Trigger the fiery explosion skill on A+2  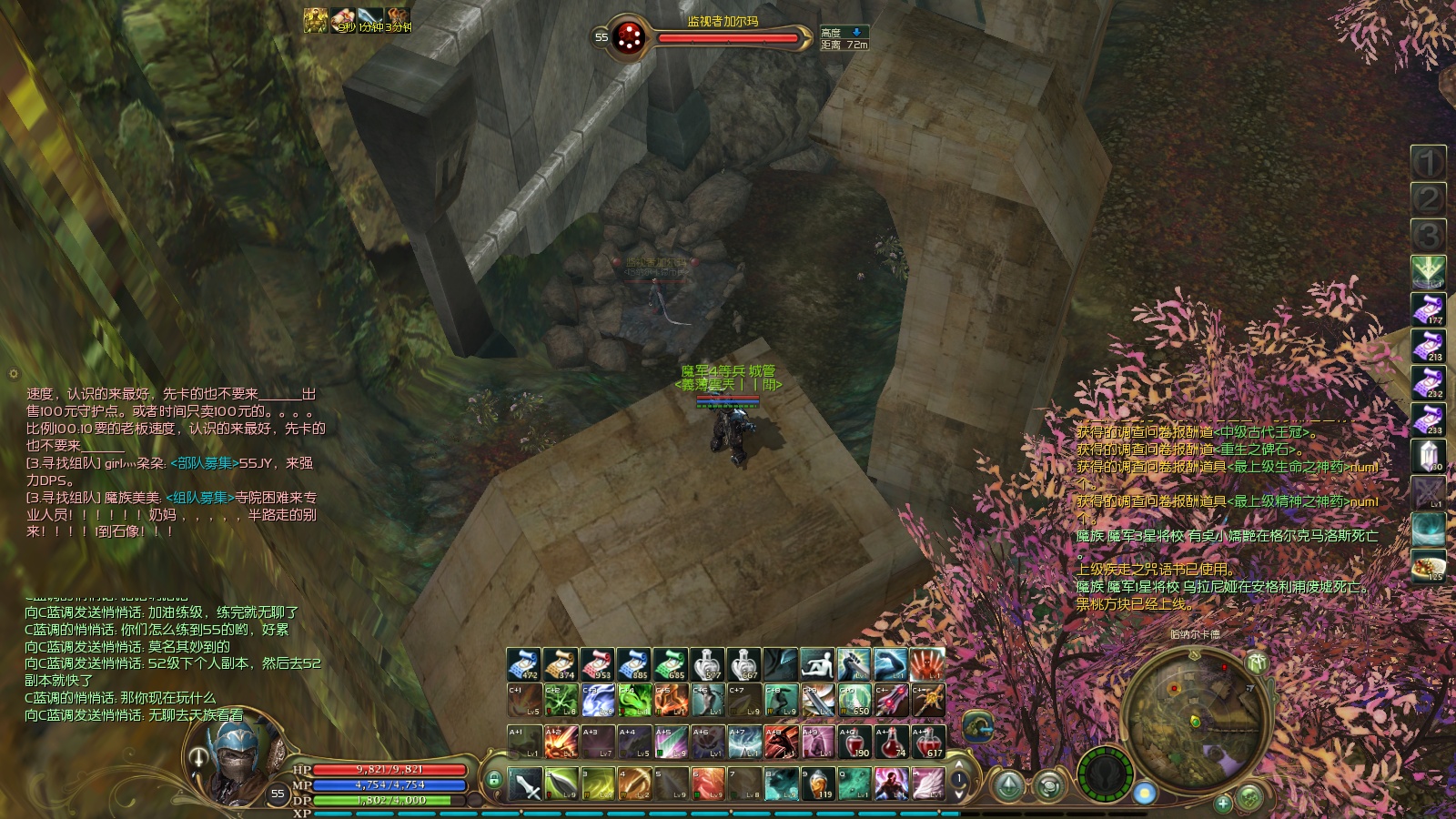561,742
